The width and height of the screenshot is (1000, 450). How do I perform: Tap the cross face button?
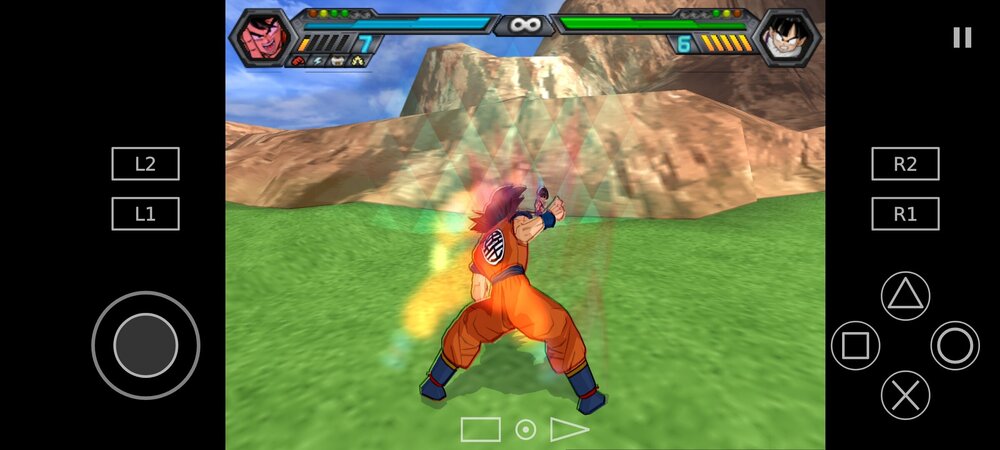point(905,395)
